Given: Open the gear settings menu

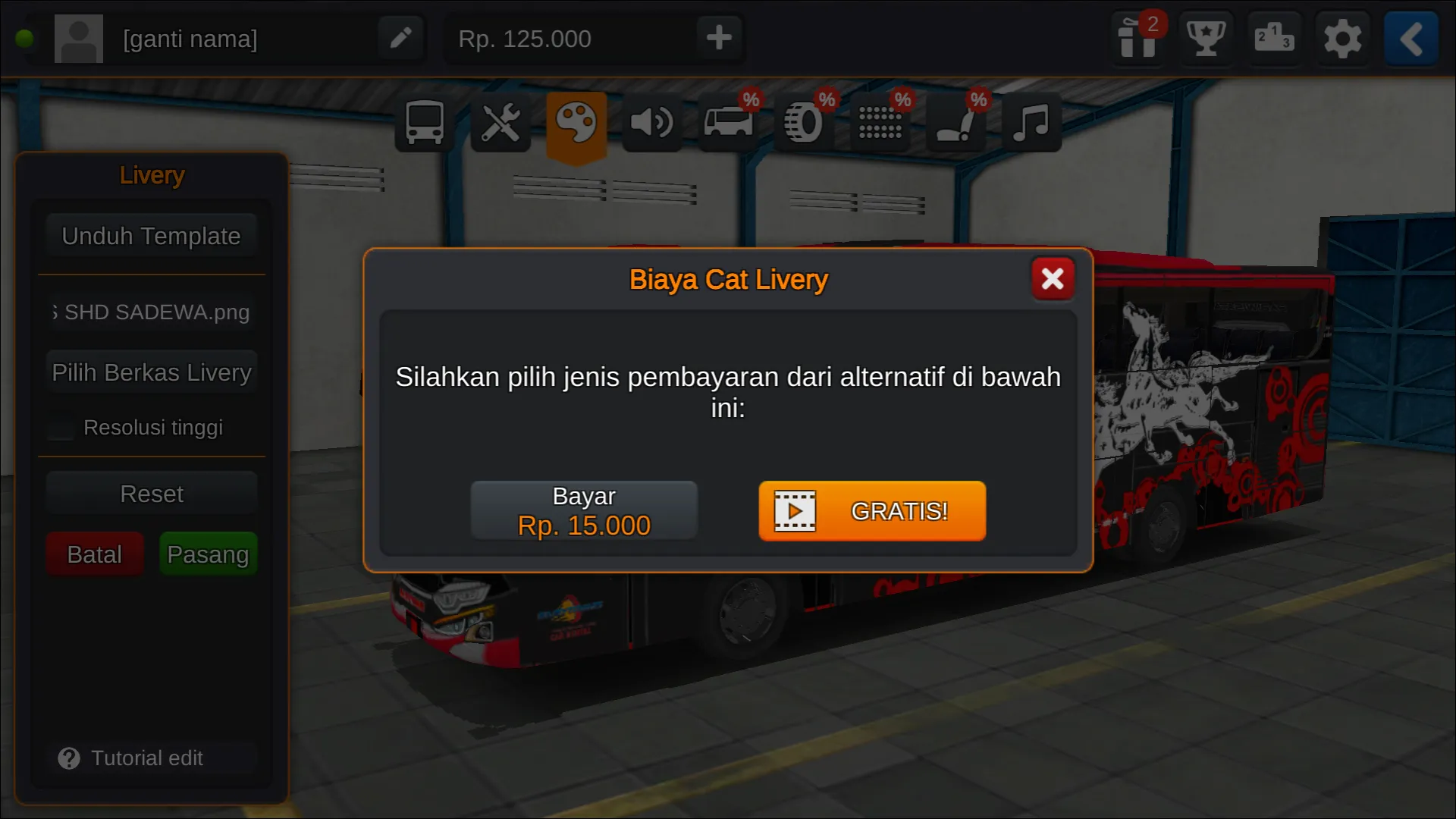Looking at the screenshot, I should 1342,38.
